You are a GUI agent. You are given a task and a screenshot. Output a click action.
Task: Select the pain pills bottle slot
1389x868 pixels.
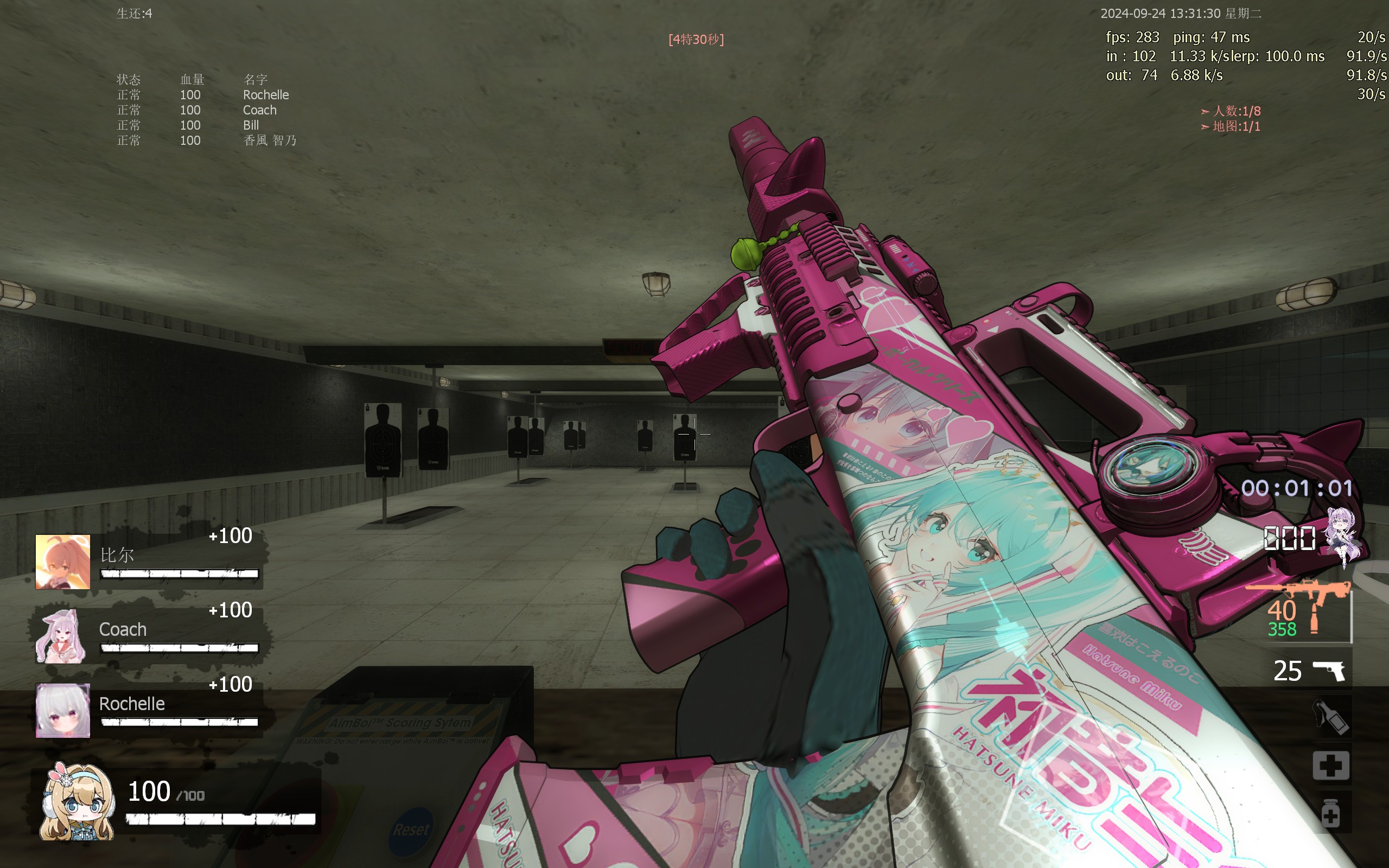(1330, 812)
